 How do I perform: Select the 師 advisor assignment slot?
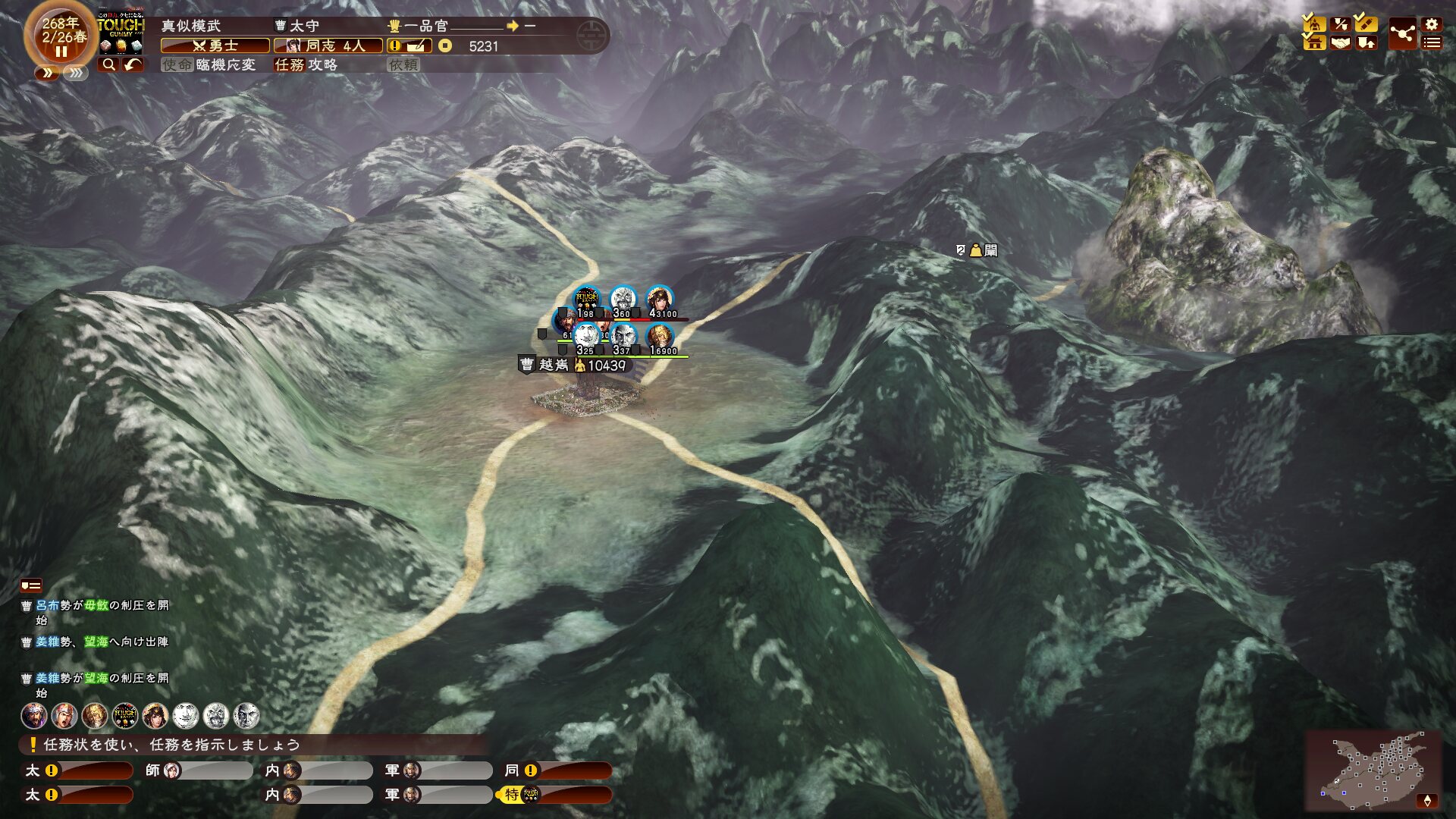point(199,770)
